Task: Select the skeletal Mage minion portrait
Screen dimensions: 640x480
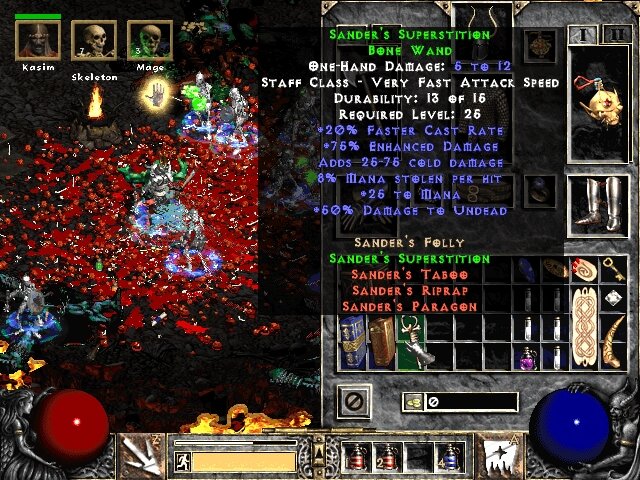Action: [149, 41]
